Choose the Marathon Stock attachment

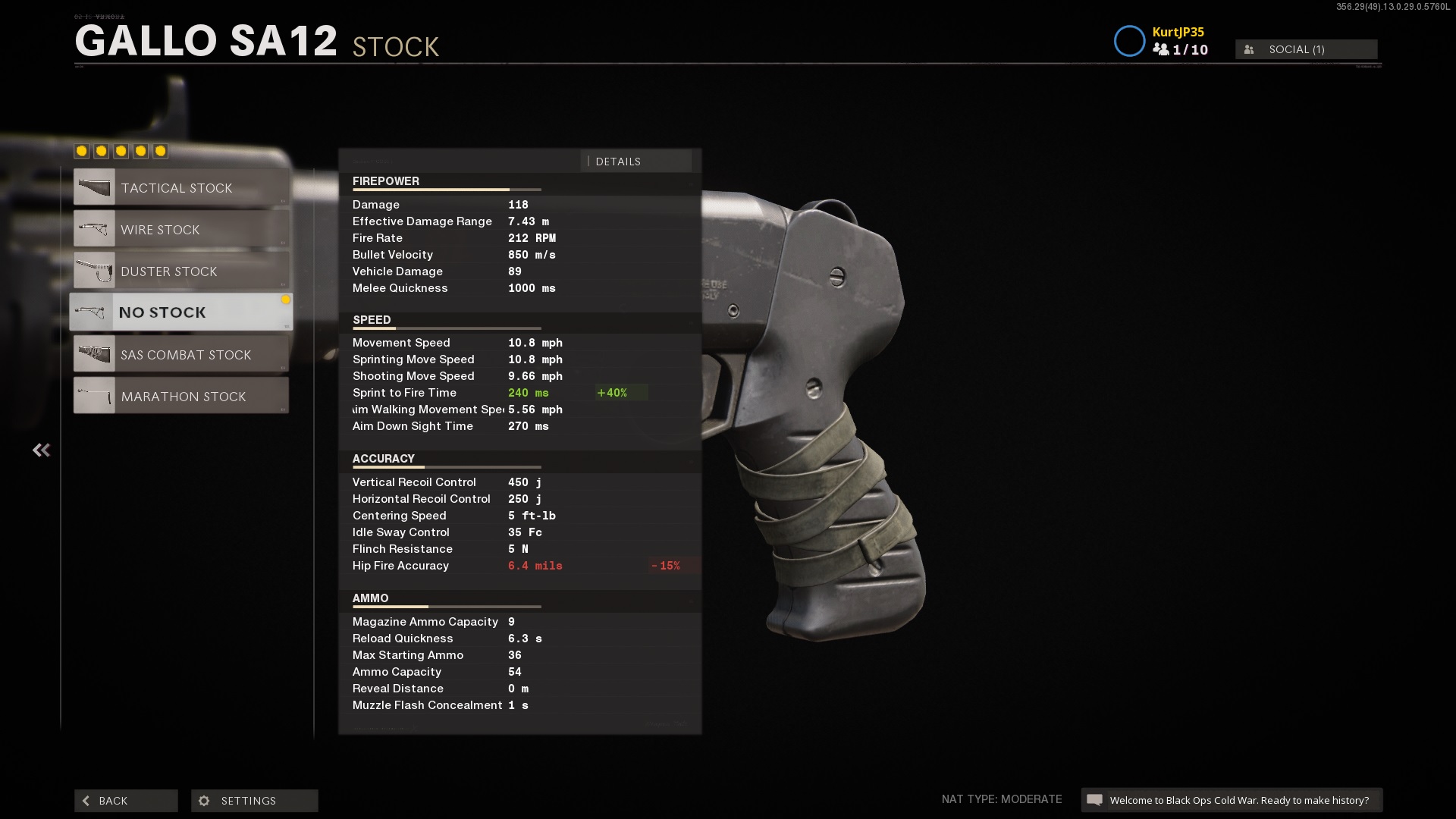tap(181, 396)
